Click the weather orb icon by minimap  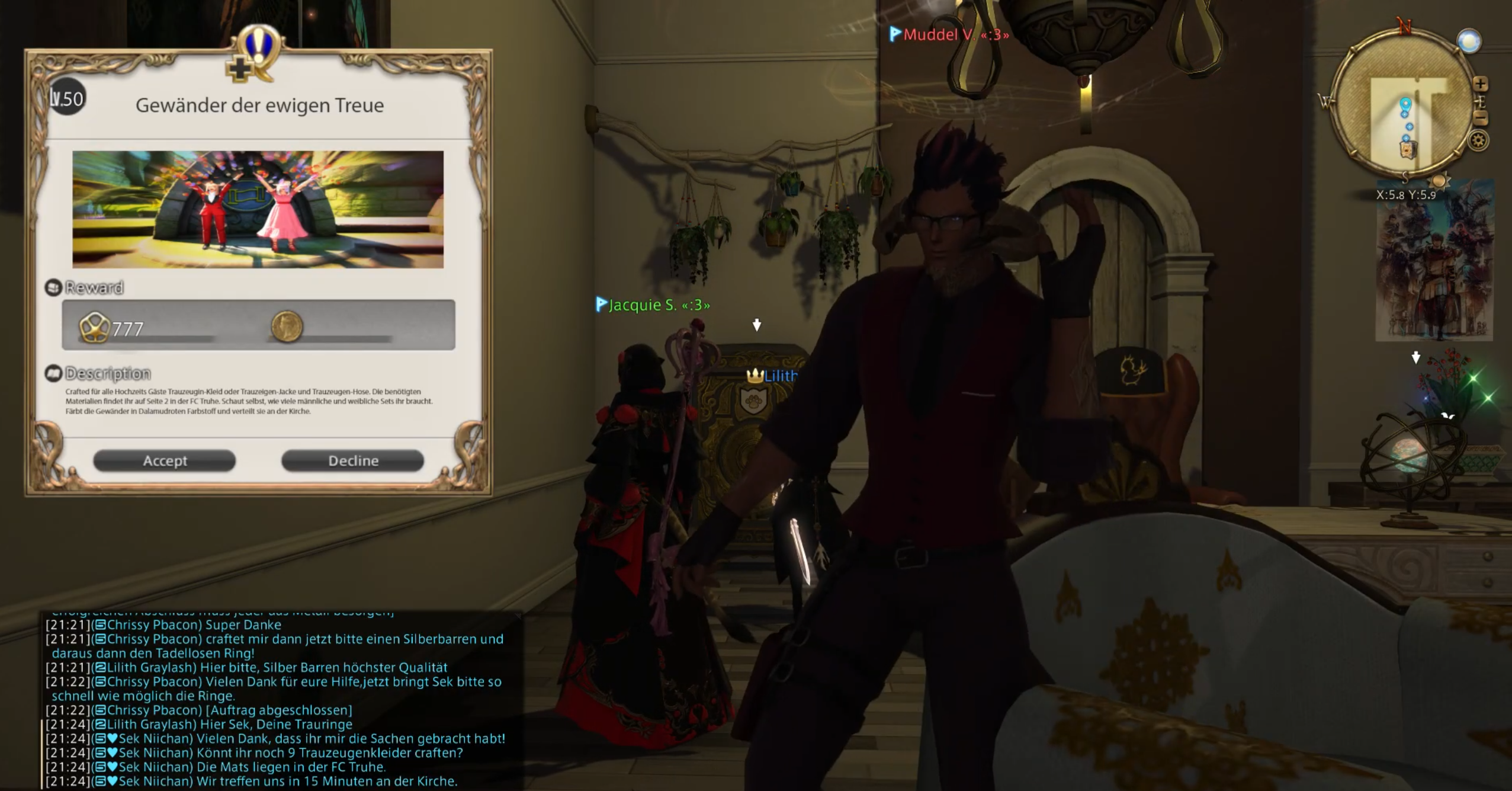click(1469, 41)
